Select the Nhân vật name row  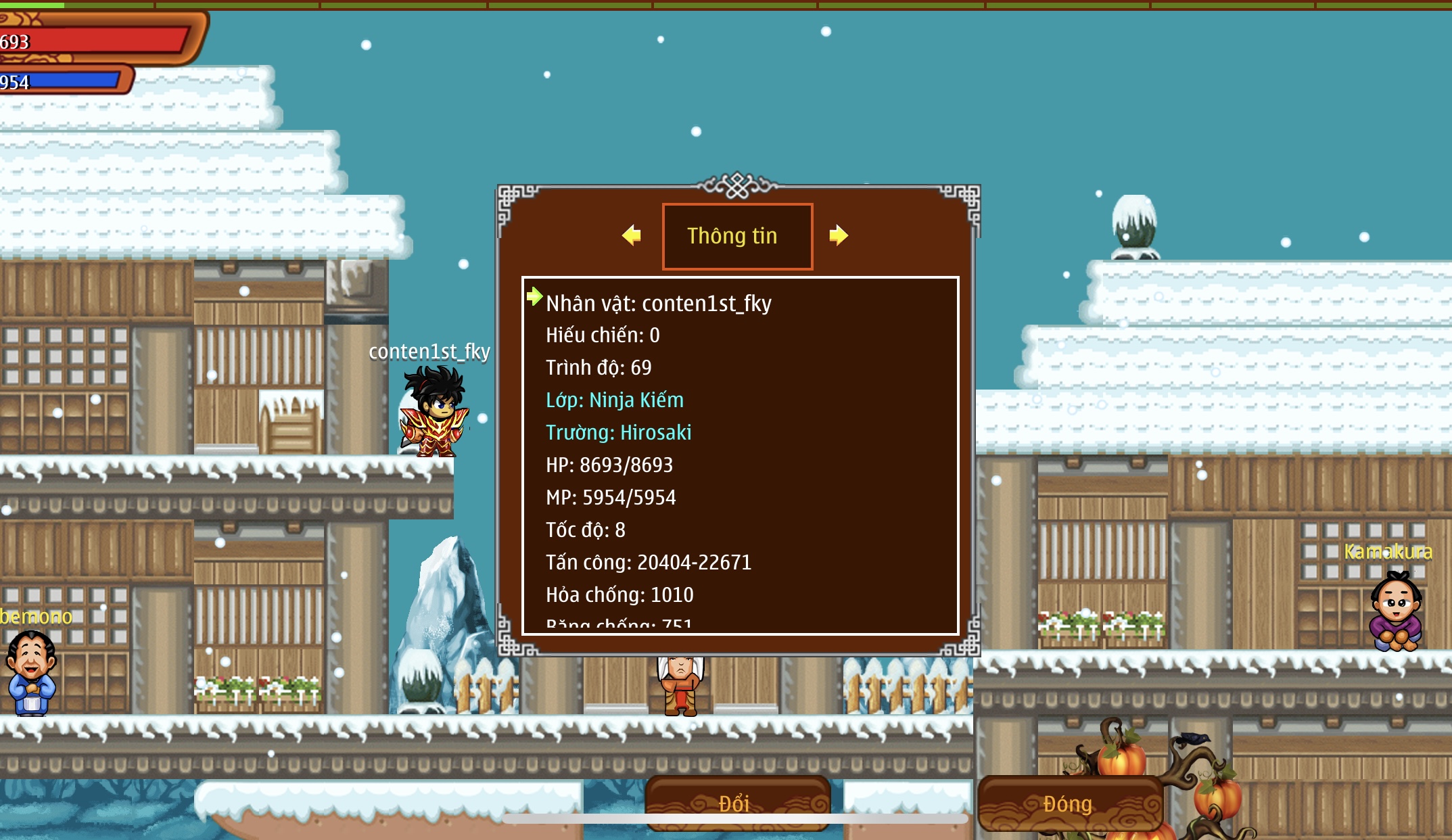coord(658,304)
